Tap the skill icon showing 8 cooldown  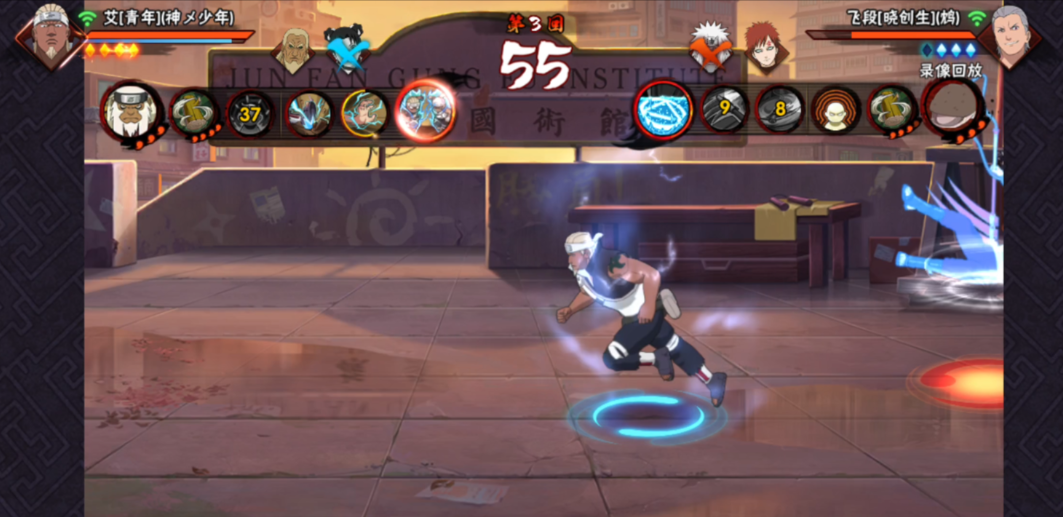click(x=779, y=109)
